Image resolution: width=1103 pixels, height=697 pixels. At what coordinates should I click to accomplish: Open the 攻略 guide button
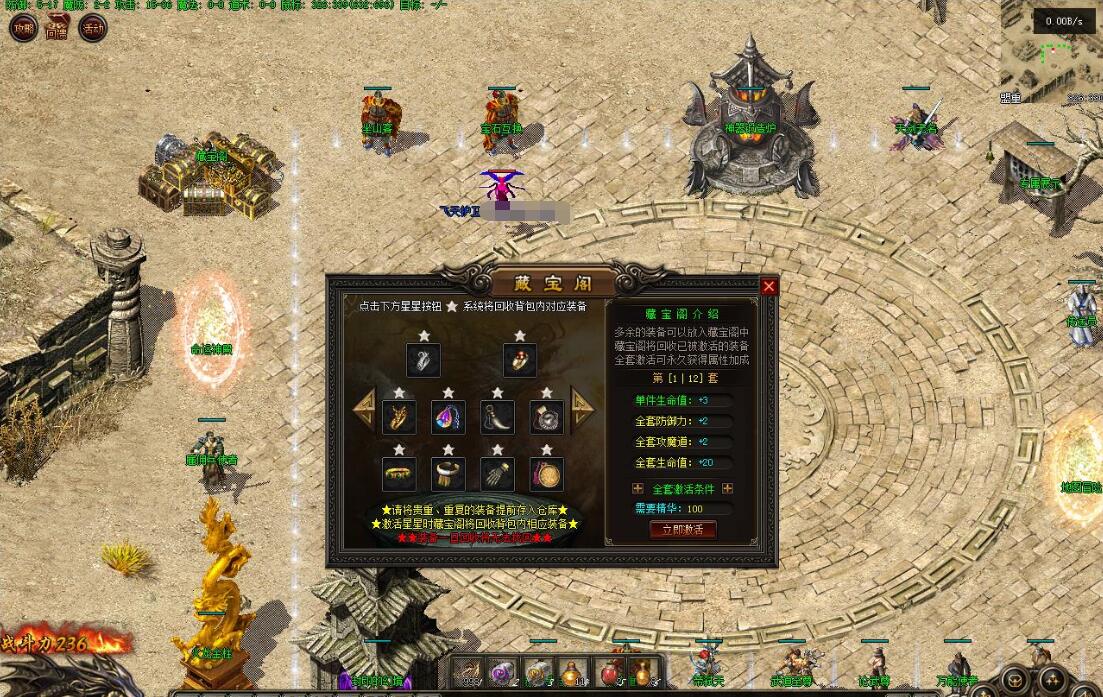(22, 28)
